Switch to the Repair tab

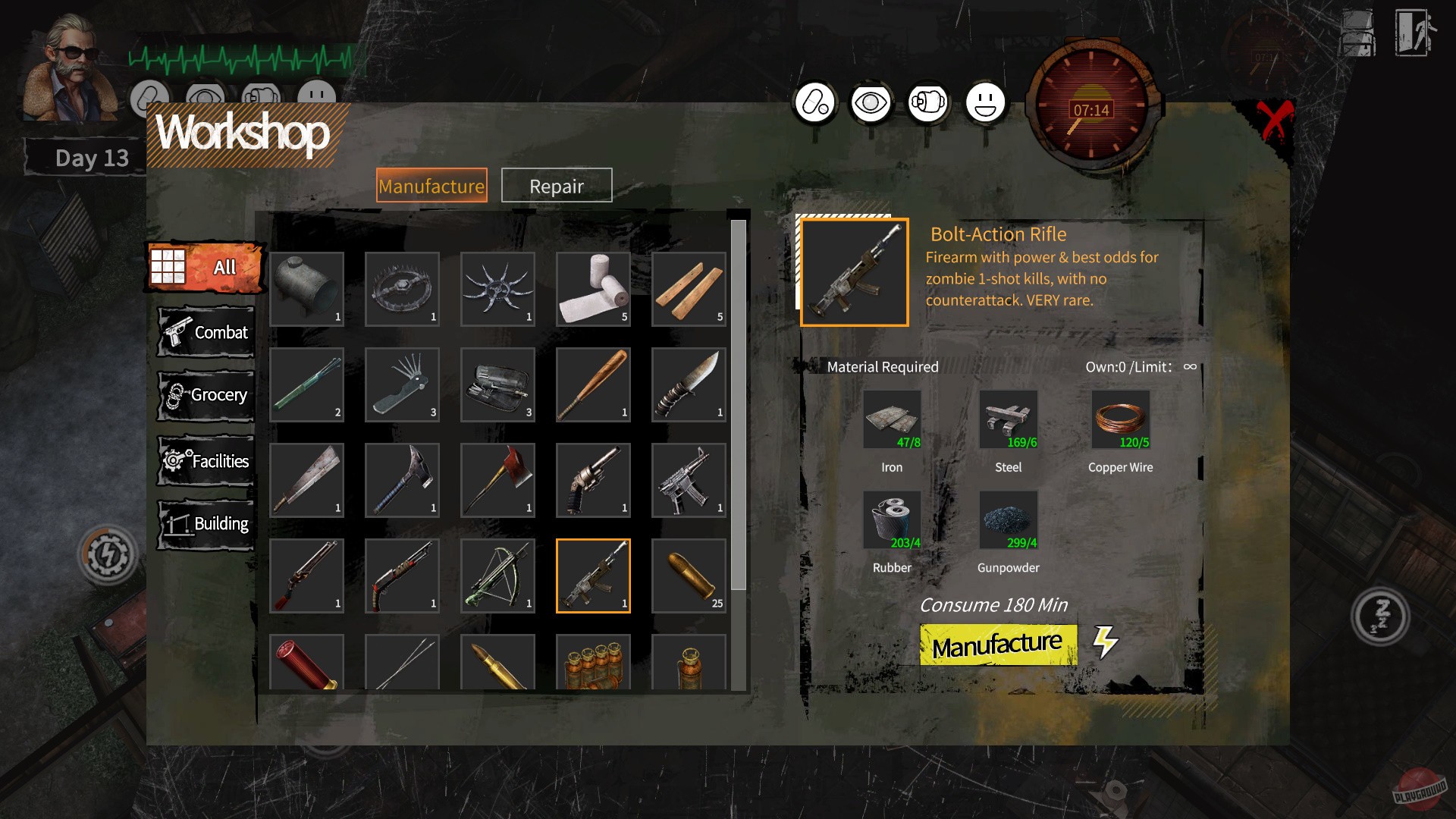click(x=556, y=185)
